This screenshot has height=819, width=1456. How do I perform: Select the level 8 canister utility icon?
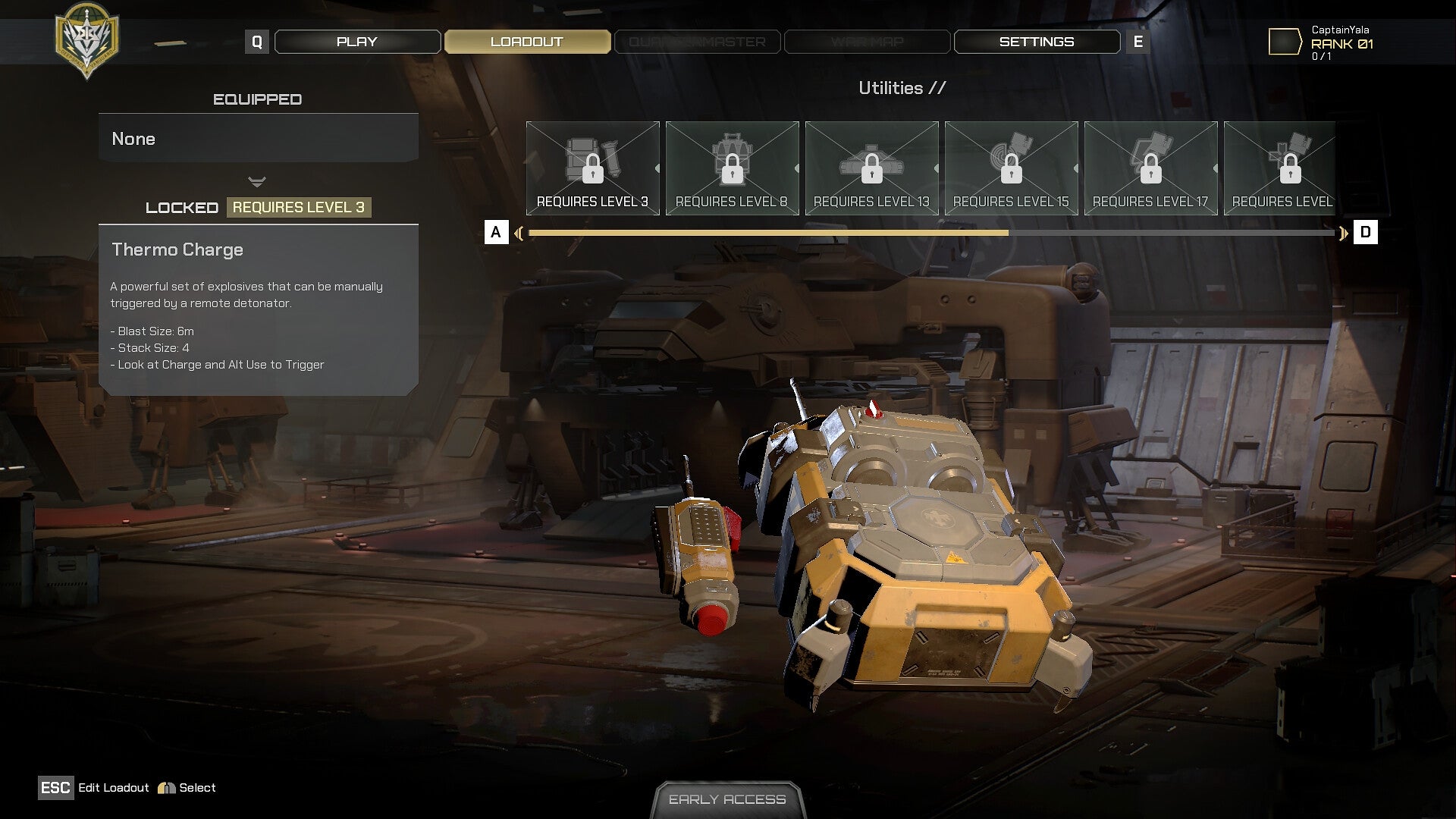732,163
